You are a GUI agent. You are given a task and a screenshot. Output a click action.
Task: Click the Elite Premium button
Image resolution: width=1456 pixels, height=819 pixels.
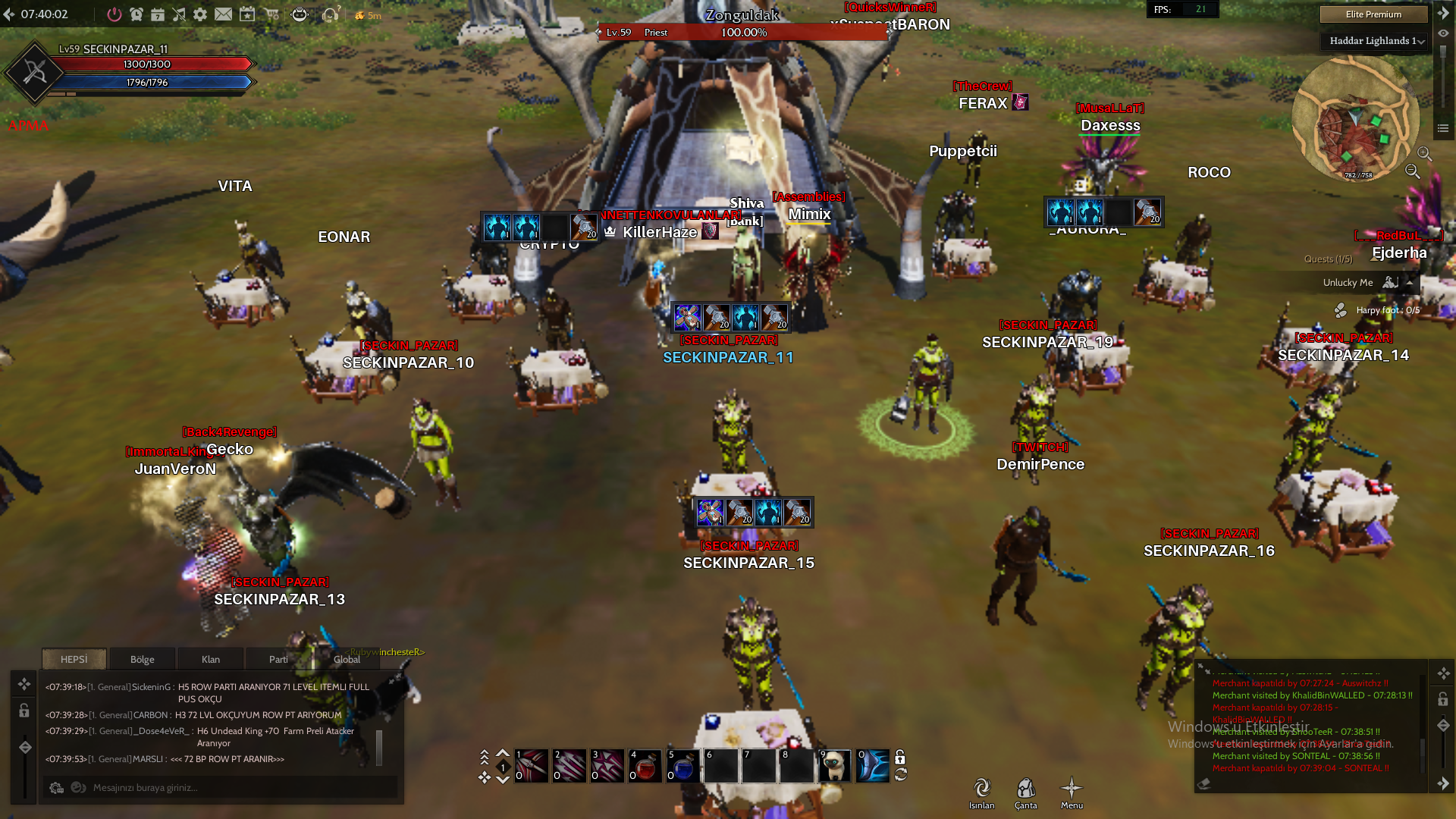1373,14
